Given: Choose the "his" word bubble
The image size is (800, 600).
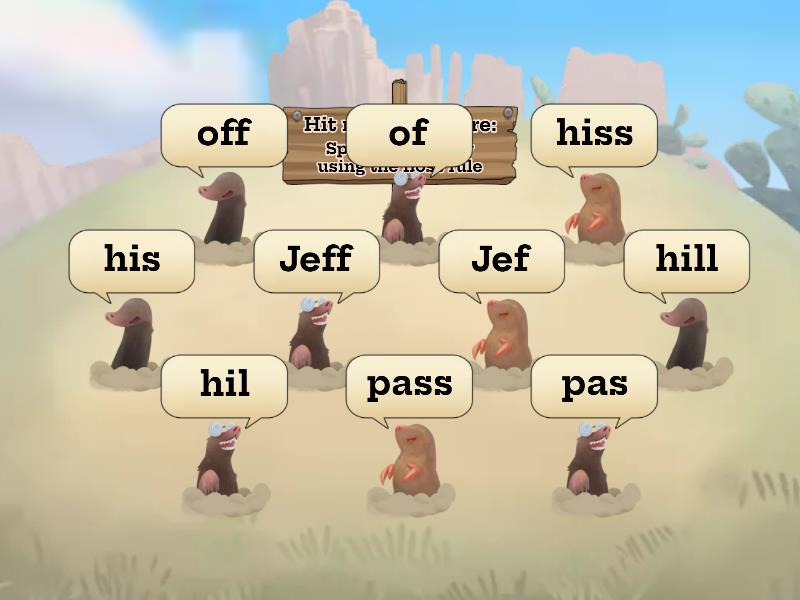Looking at the screenshot, I should (131, 260).
